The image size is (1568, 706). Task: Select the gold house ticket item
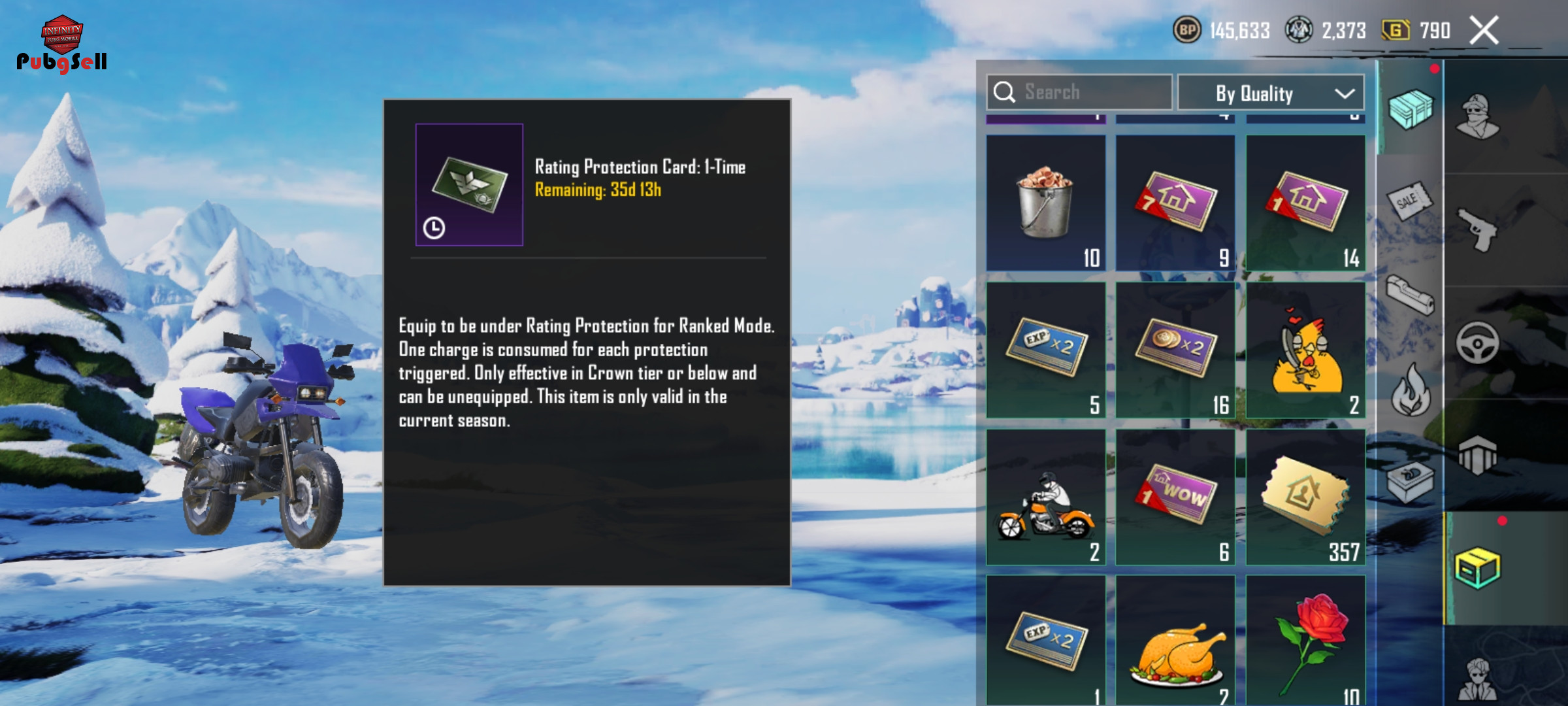tap(1305, 497)
